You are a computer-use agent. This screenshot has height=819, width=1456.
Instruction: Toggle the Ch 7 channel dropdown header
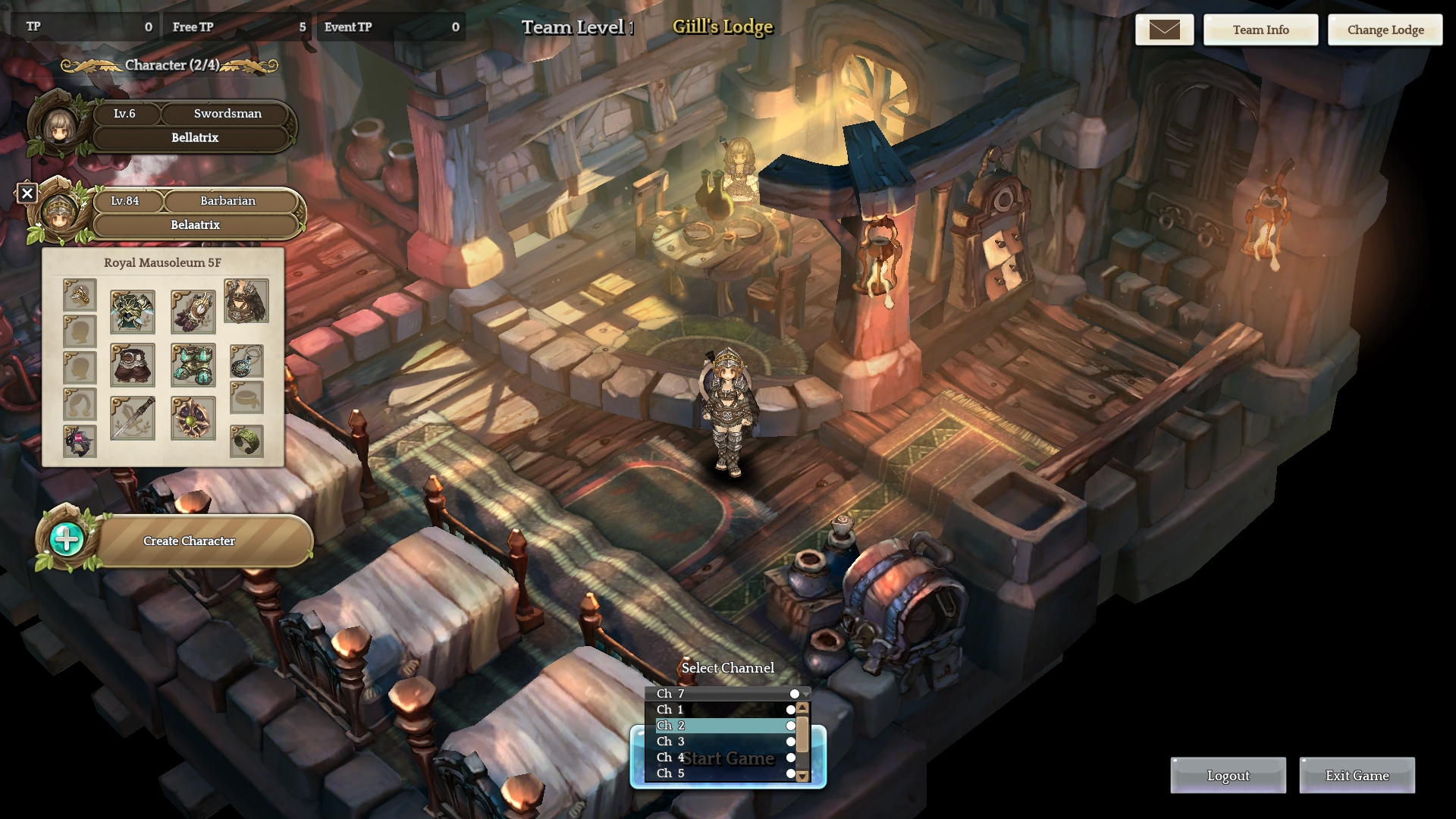tap(727, 693)
